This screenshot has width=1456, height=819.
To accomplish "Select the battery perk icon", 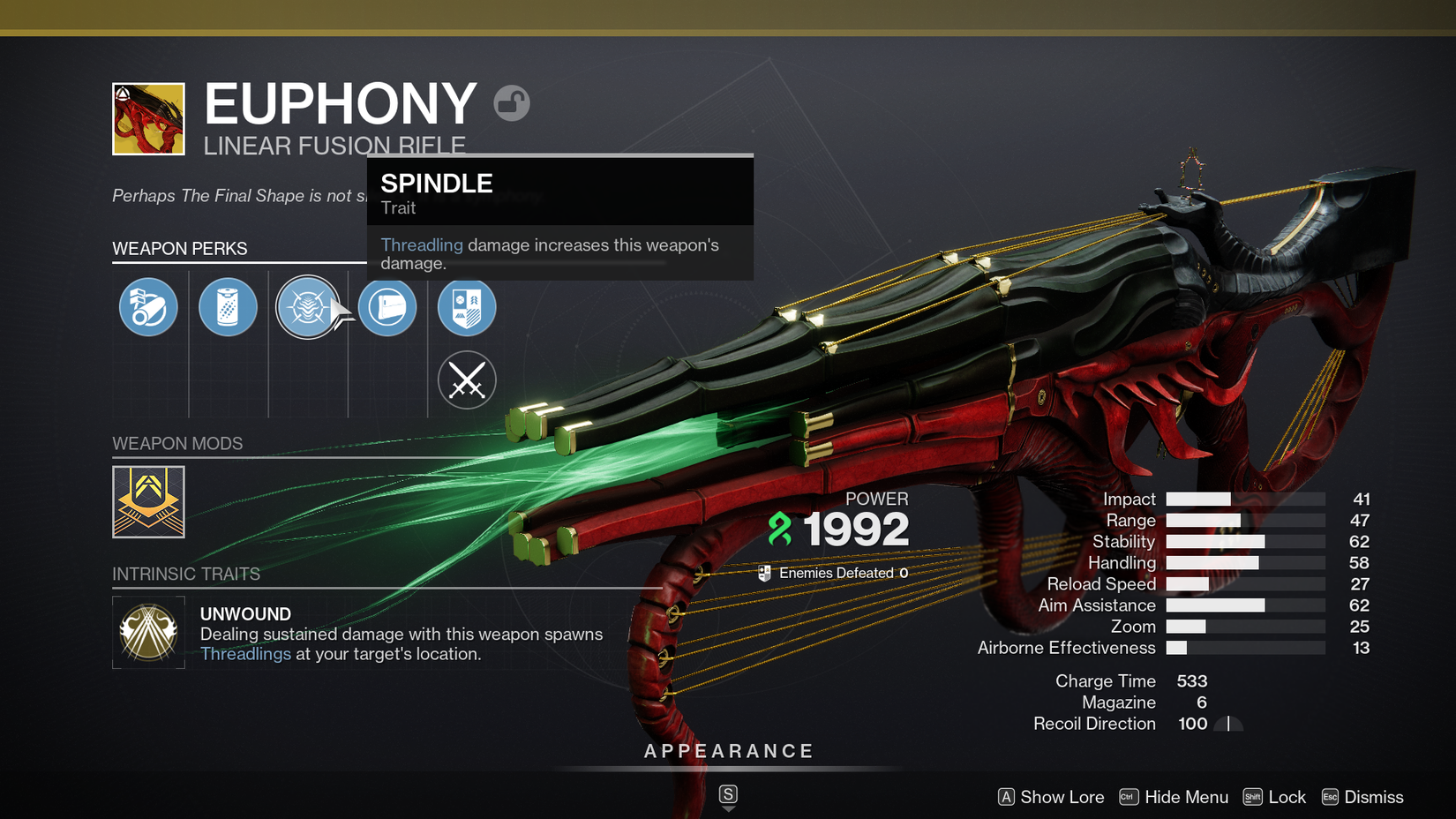I will point(228,307).
